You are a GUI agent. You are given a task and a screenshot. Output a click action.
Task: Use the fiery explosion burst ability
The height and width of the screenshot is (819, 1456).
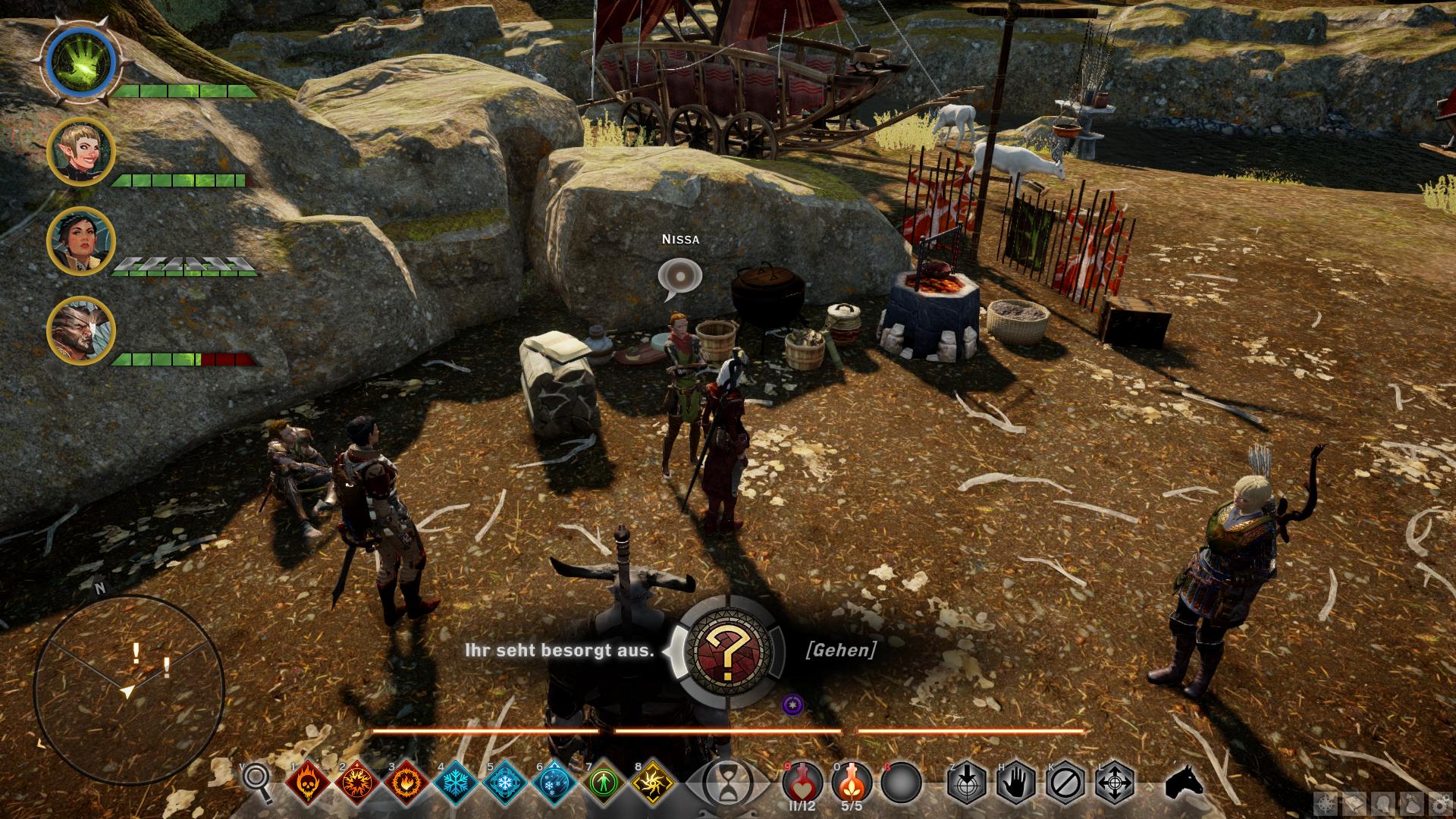(357, 782)
